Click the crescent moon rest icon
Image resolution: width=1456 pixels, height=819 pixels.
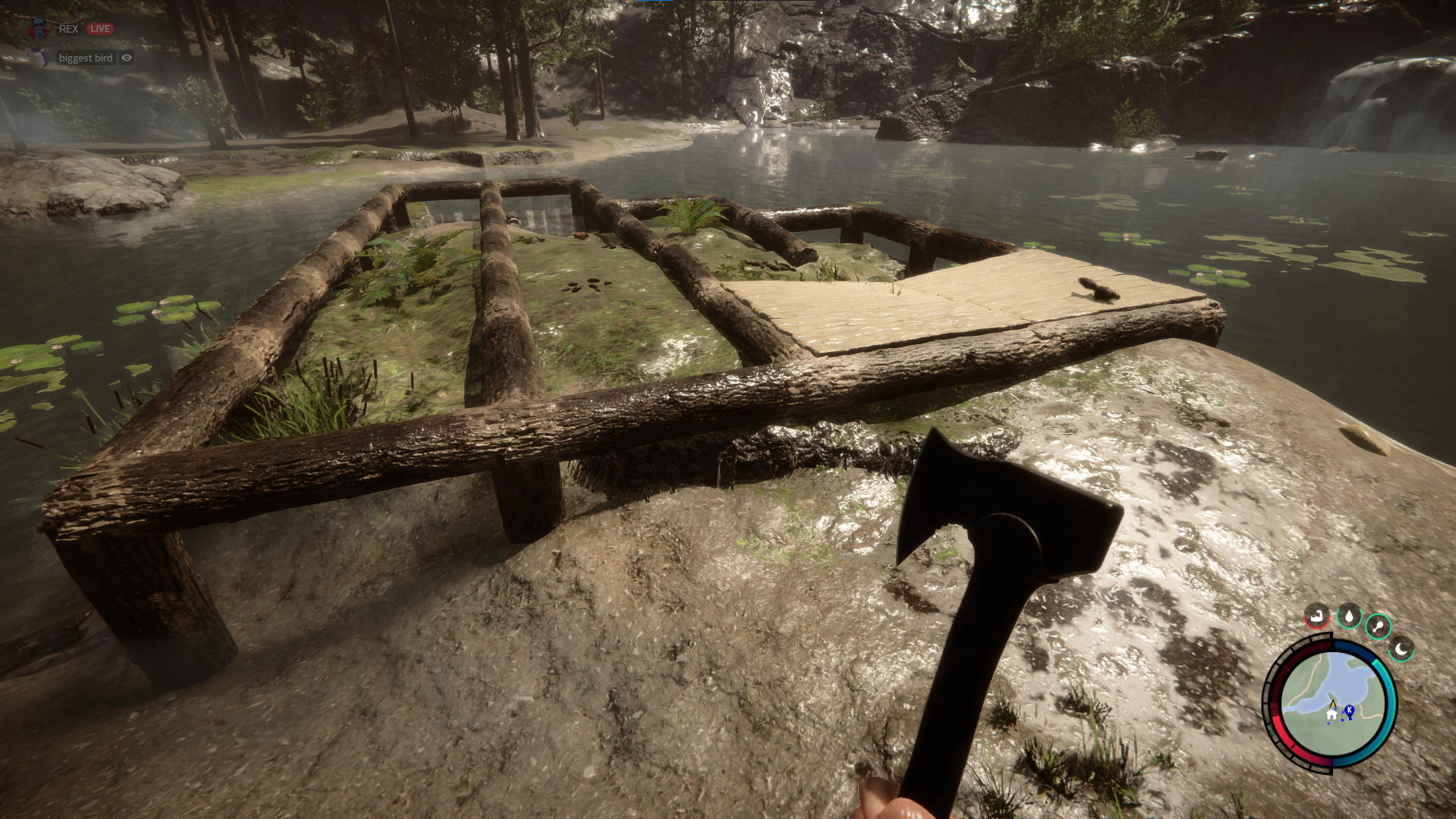(1401, 649)
